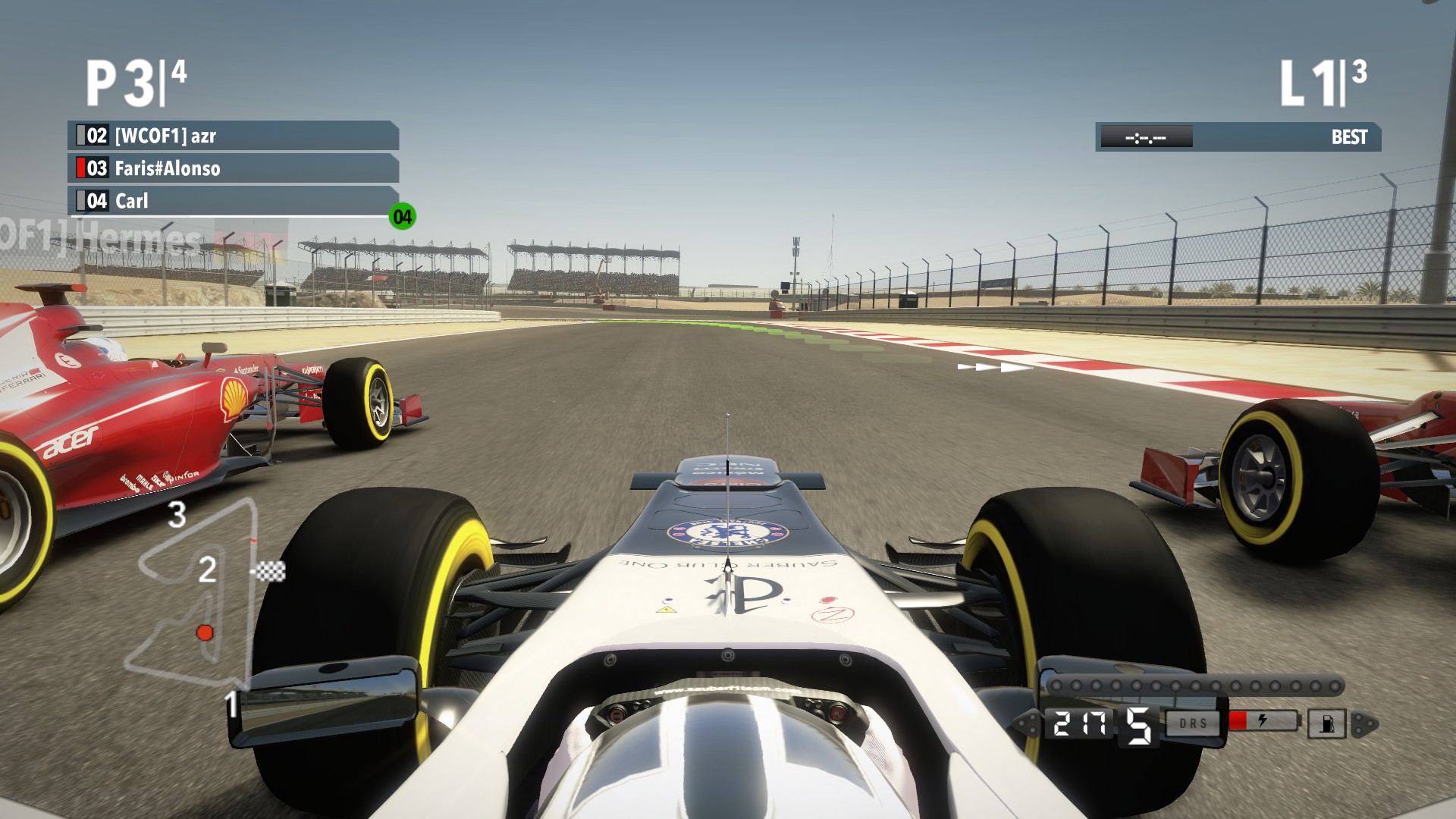
Task: Select the digital speed readout showing 217
Action: click(x=1081, y=723)
